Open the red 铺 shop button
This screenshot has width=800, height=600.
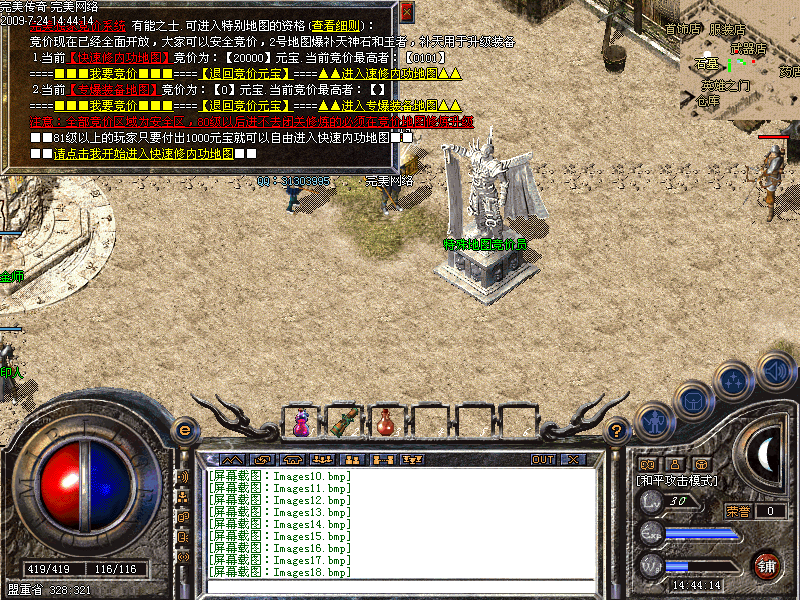766,565
